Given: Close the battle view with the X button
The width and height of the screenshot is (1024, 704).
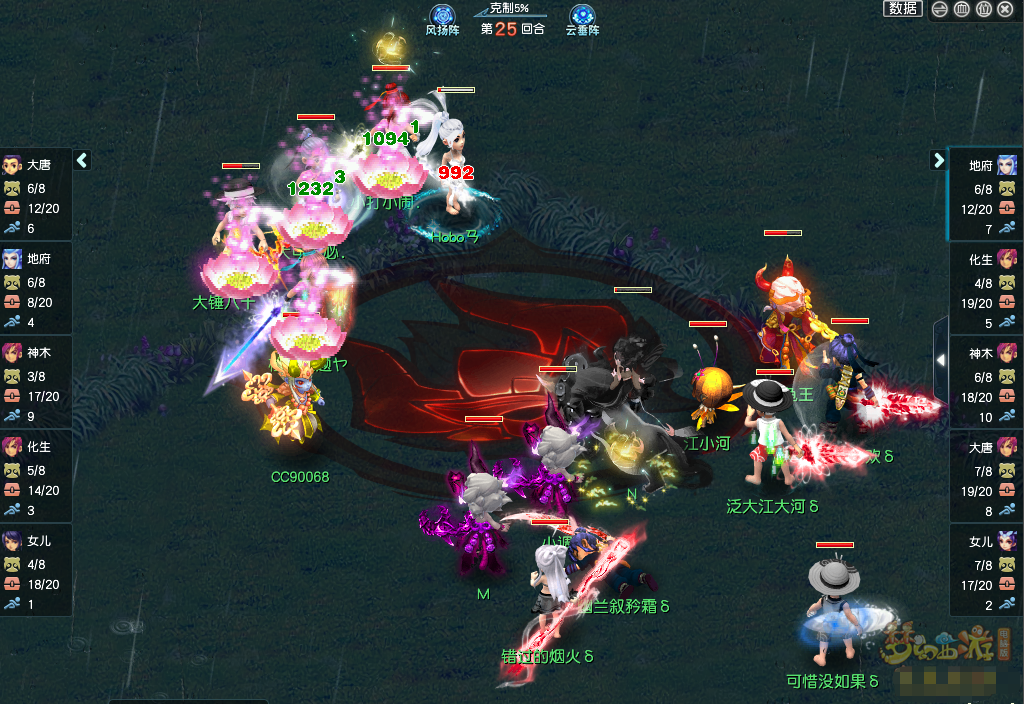Looking at the screenshot, I should coord(1005,9).
